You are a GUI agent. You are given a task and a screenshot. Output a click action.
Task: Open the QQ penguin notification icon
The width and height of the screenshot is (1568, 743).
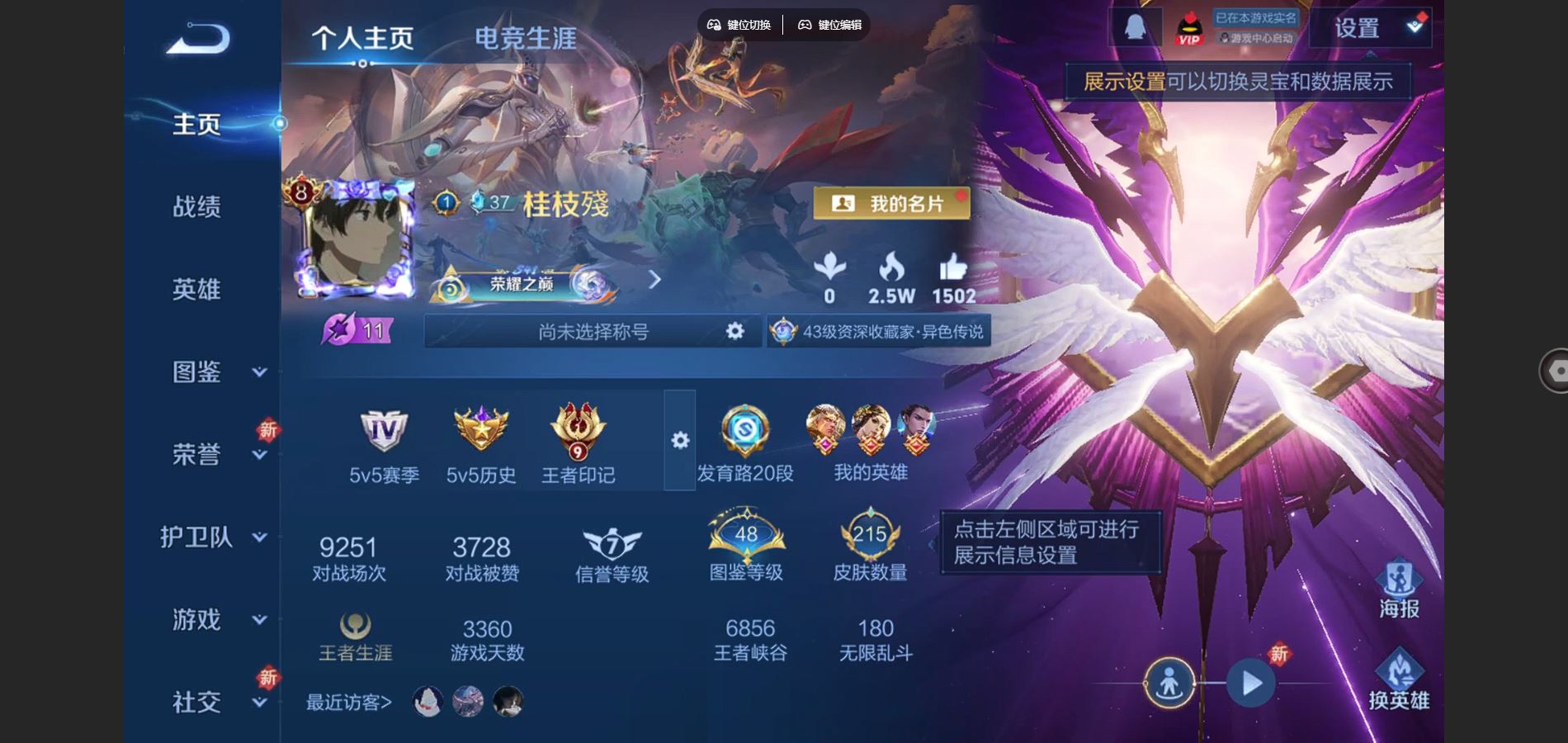[x=1133, y=26]
